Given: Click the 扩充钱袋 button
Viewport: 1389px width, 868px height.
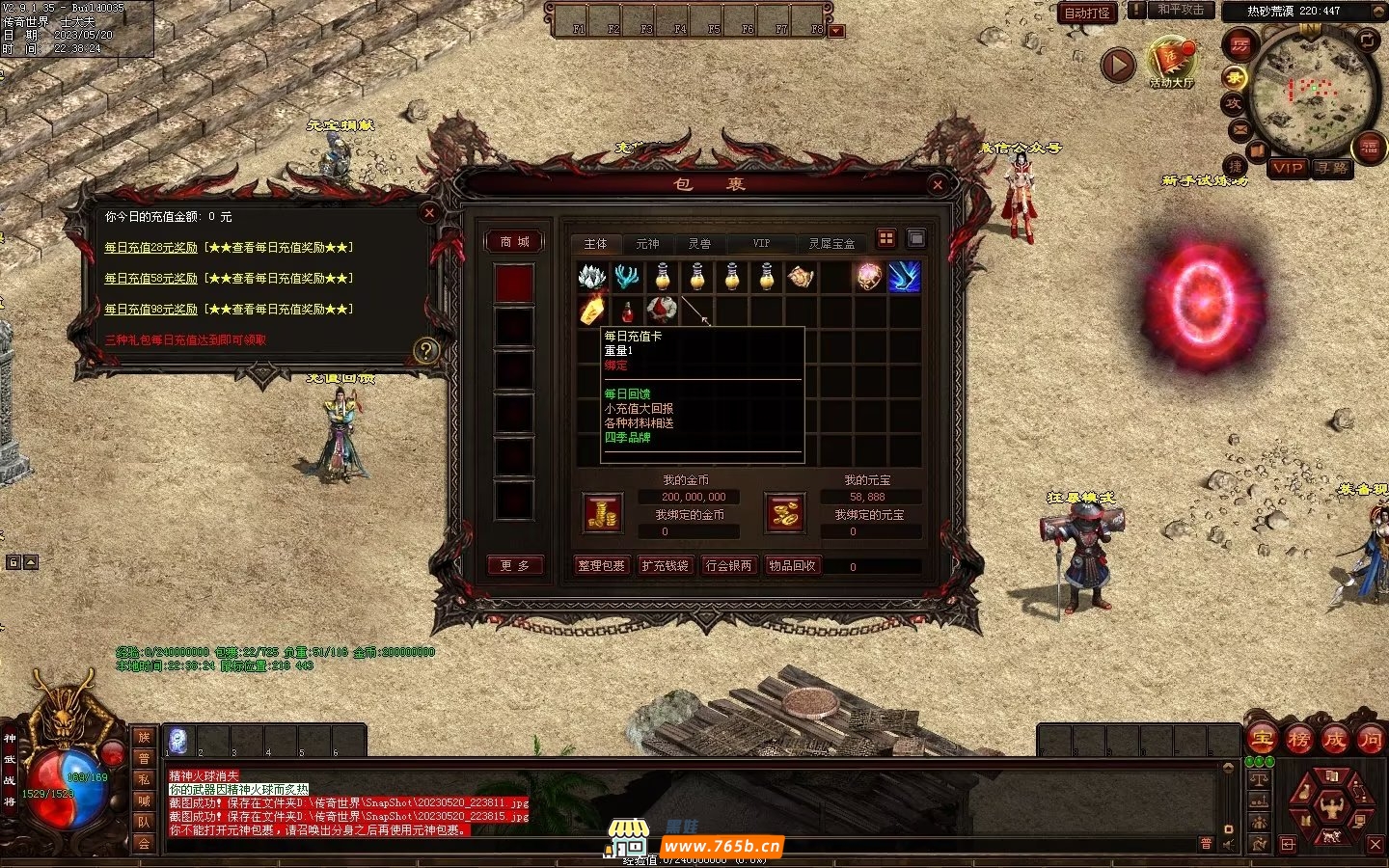Looking at the screenshot, I should point(666,566).
